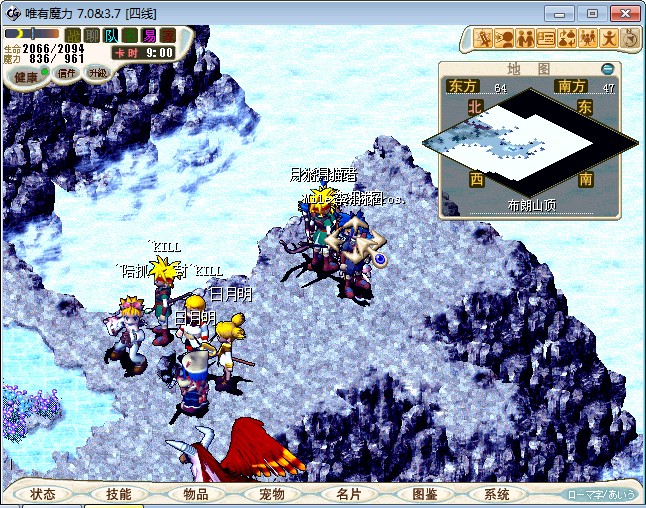This screenshot has height=508, width=646.
Task: Toggle the 战 battle mode switch
Action: (x=72, y=35)
